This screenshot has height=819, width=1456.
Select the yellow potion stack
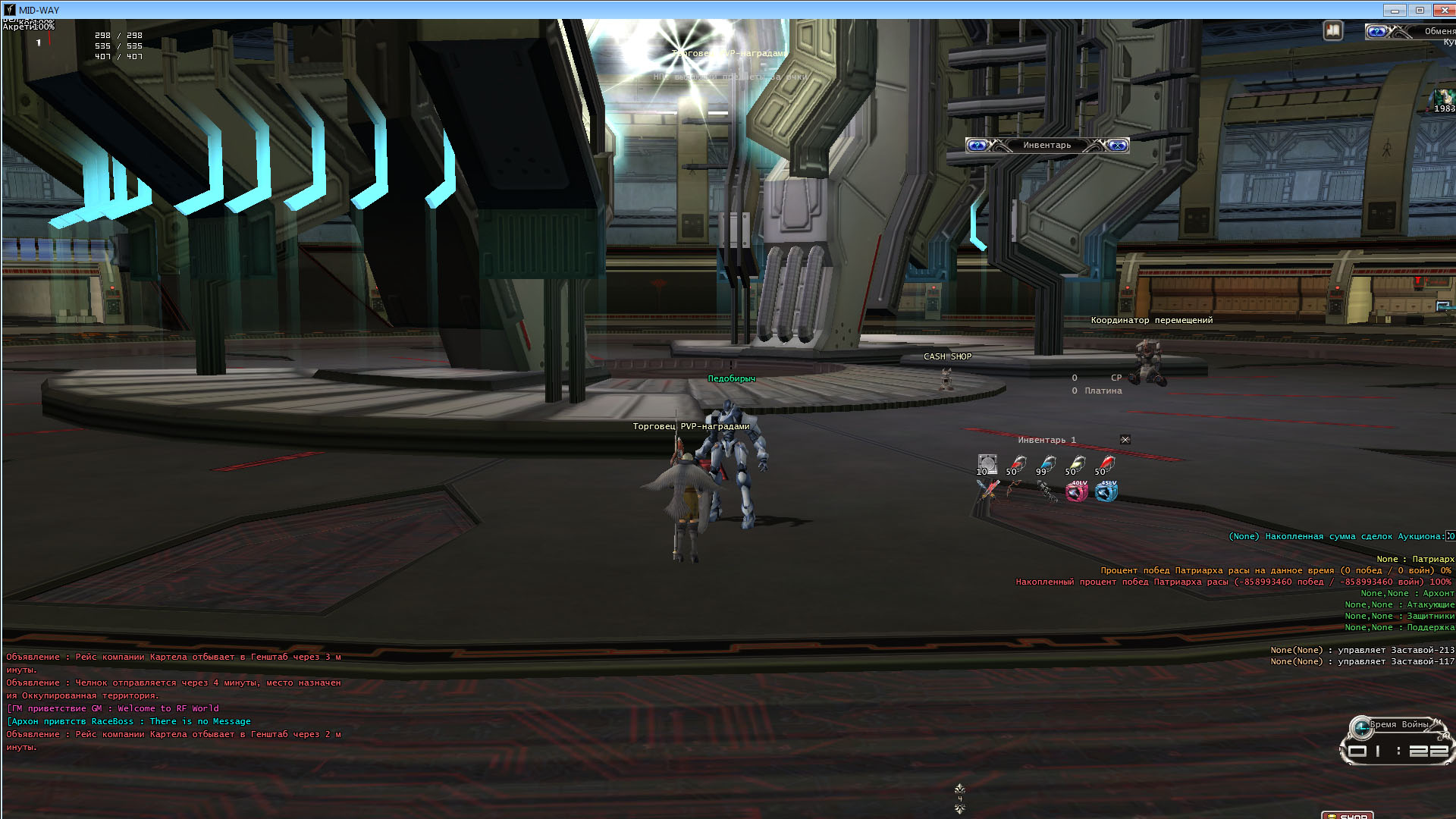coord(1076,464)
